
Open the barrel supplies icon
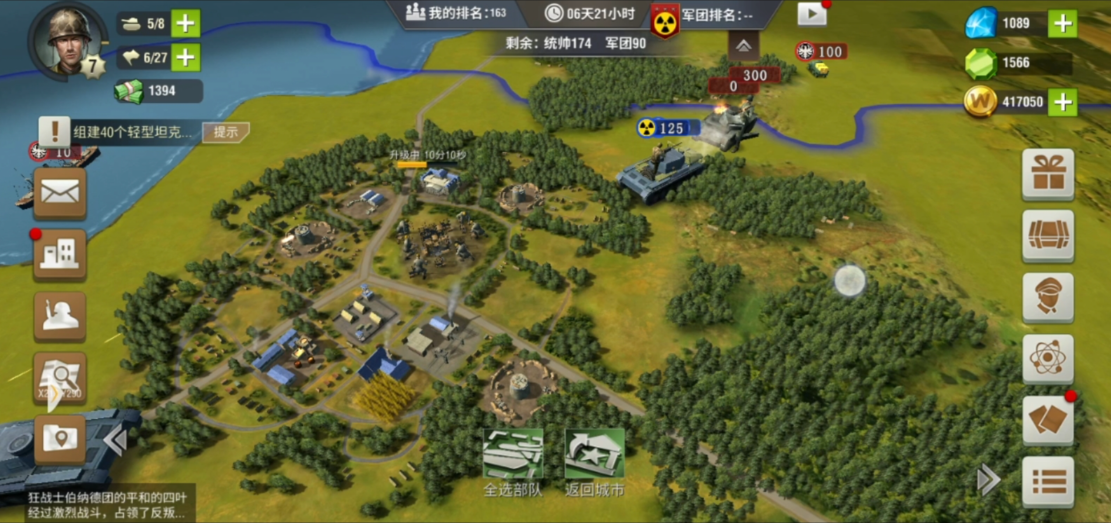pos(1048,236)
